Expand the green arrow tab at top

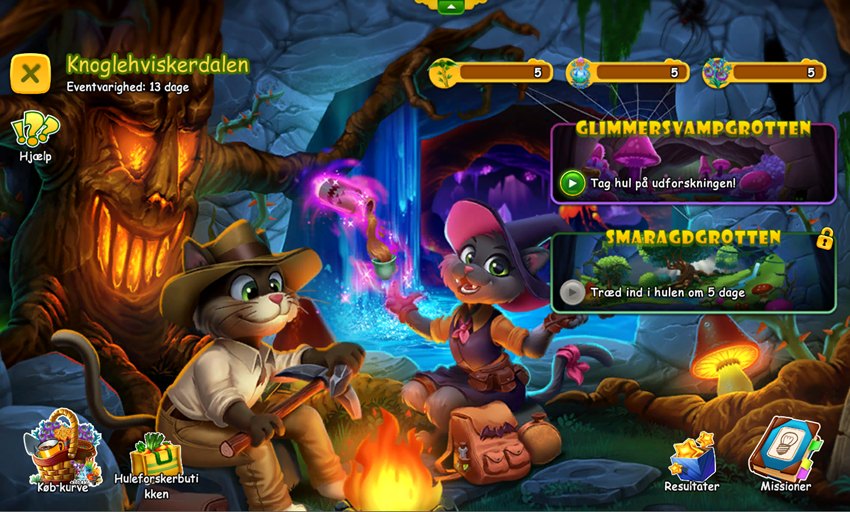click(451, 6)
